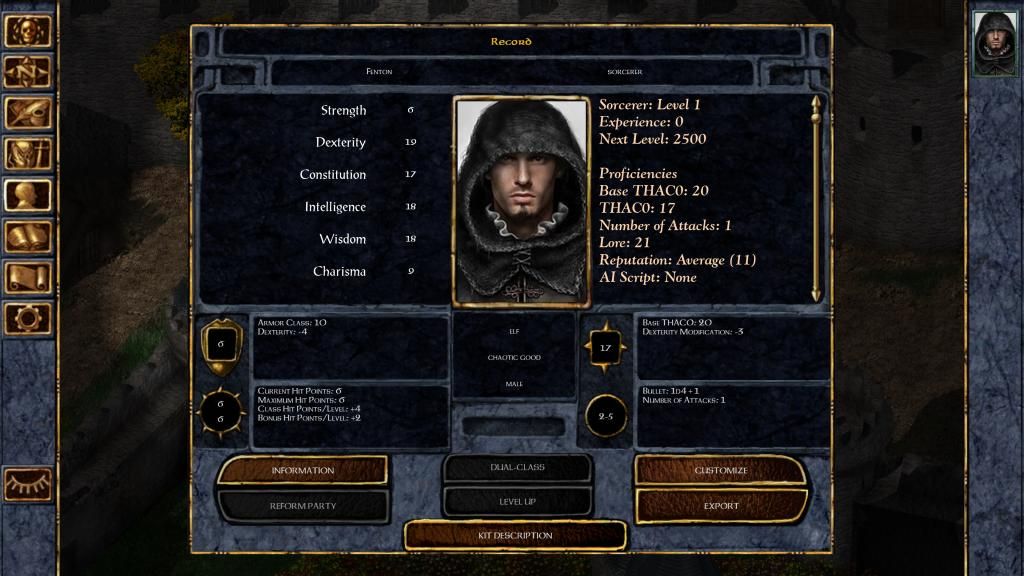
Task: Open the Customize character options
Action: coord(721,470)
